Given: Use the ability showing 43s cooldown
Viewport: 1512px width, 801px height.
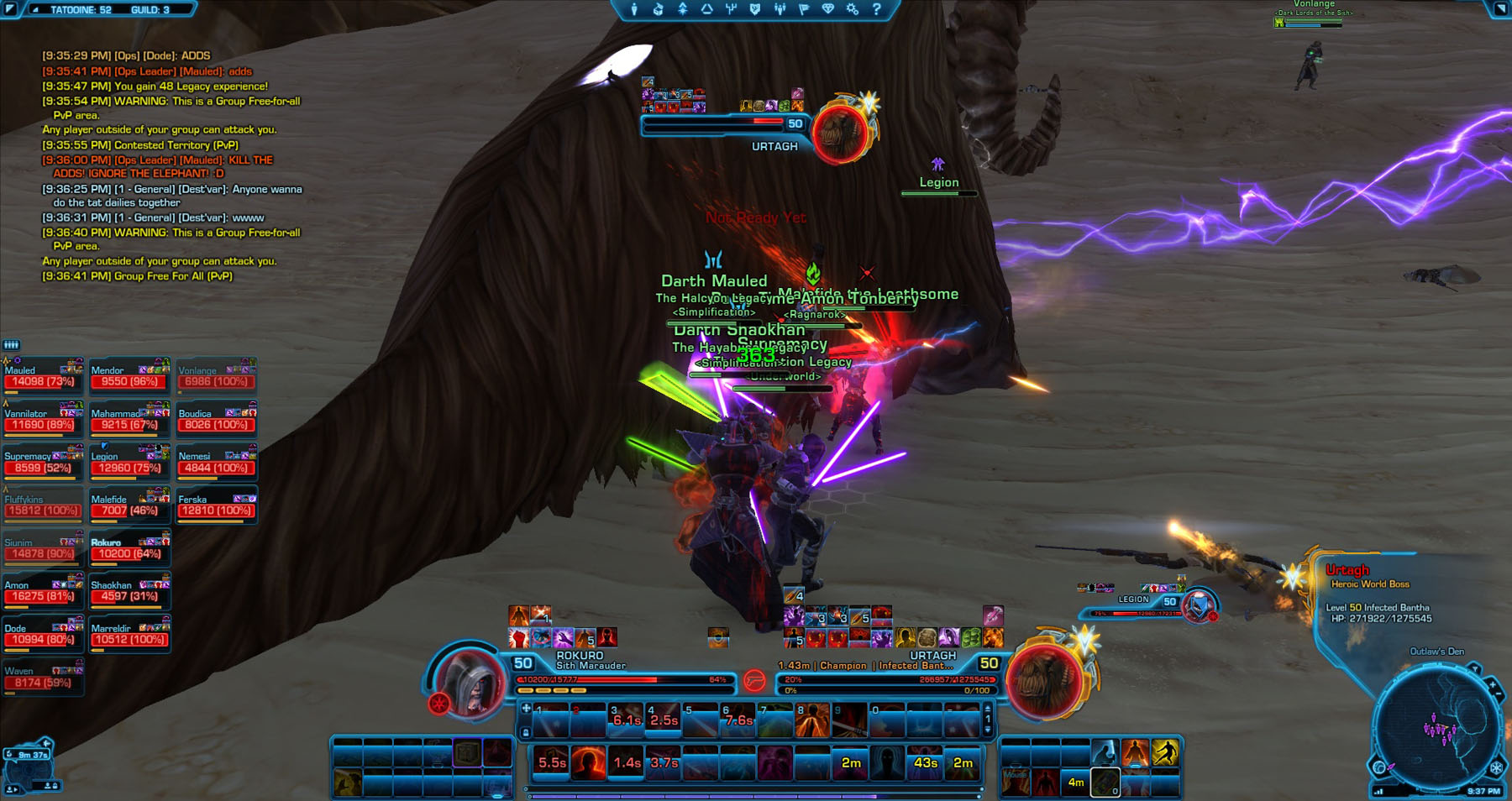Looking at the screenshot, I should pyautogui.click(x=925, y=763).
